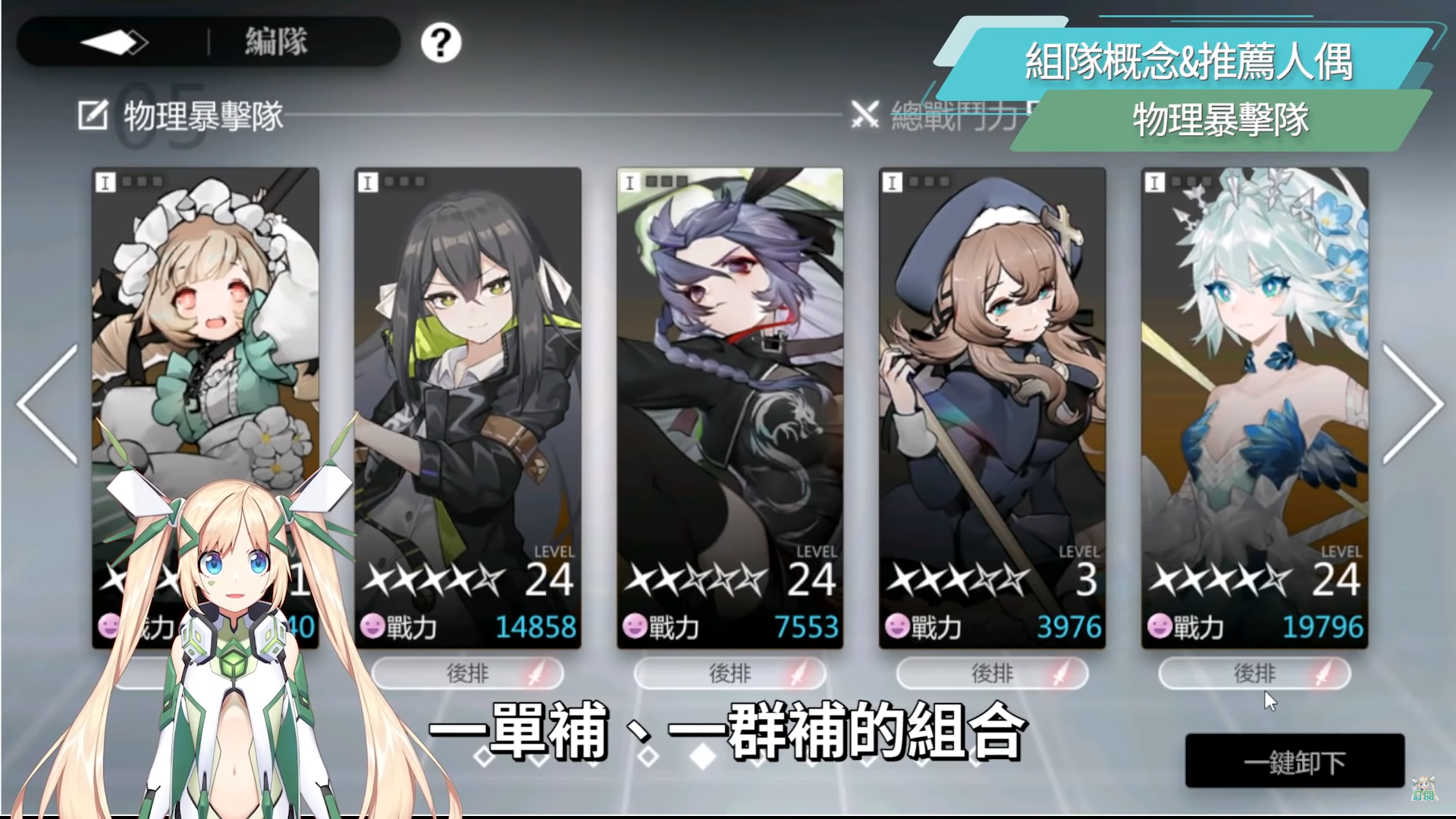Image resolution: width=1456 pixels, height=819 pixels.
Task: Click 一鍵卸下 to remove all dolls
Action: pyautogui.click(x=1294, y=761)
